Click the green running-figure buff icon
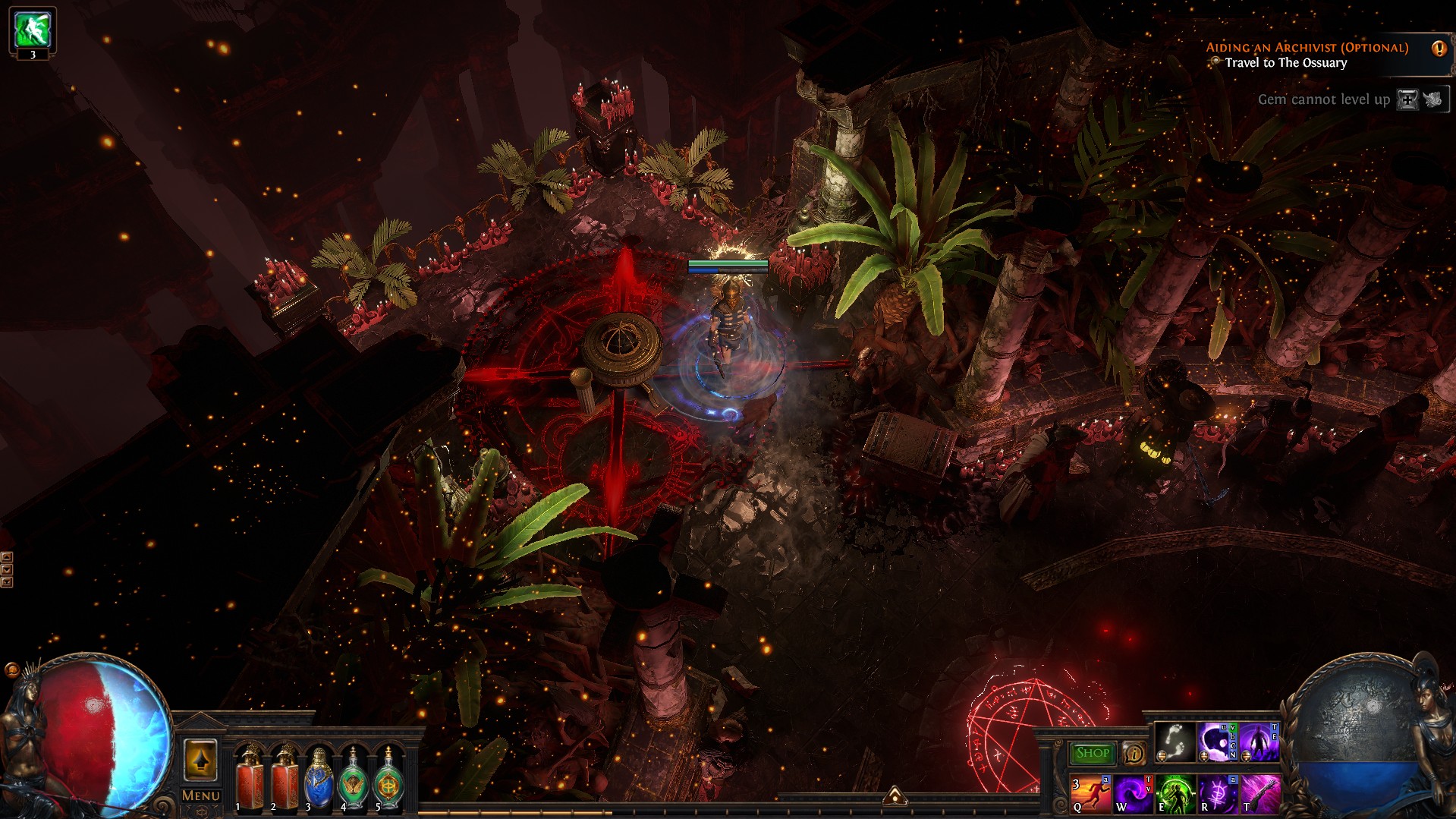Image resolution: width=1456 pixels, height=819 pixels. pyautogui.click(x=33, y=30)
